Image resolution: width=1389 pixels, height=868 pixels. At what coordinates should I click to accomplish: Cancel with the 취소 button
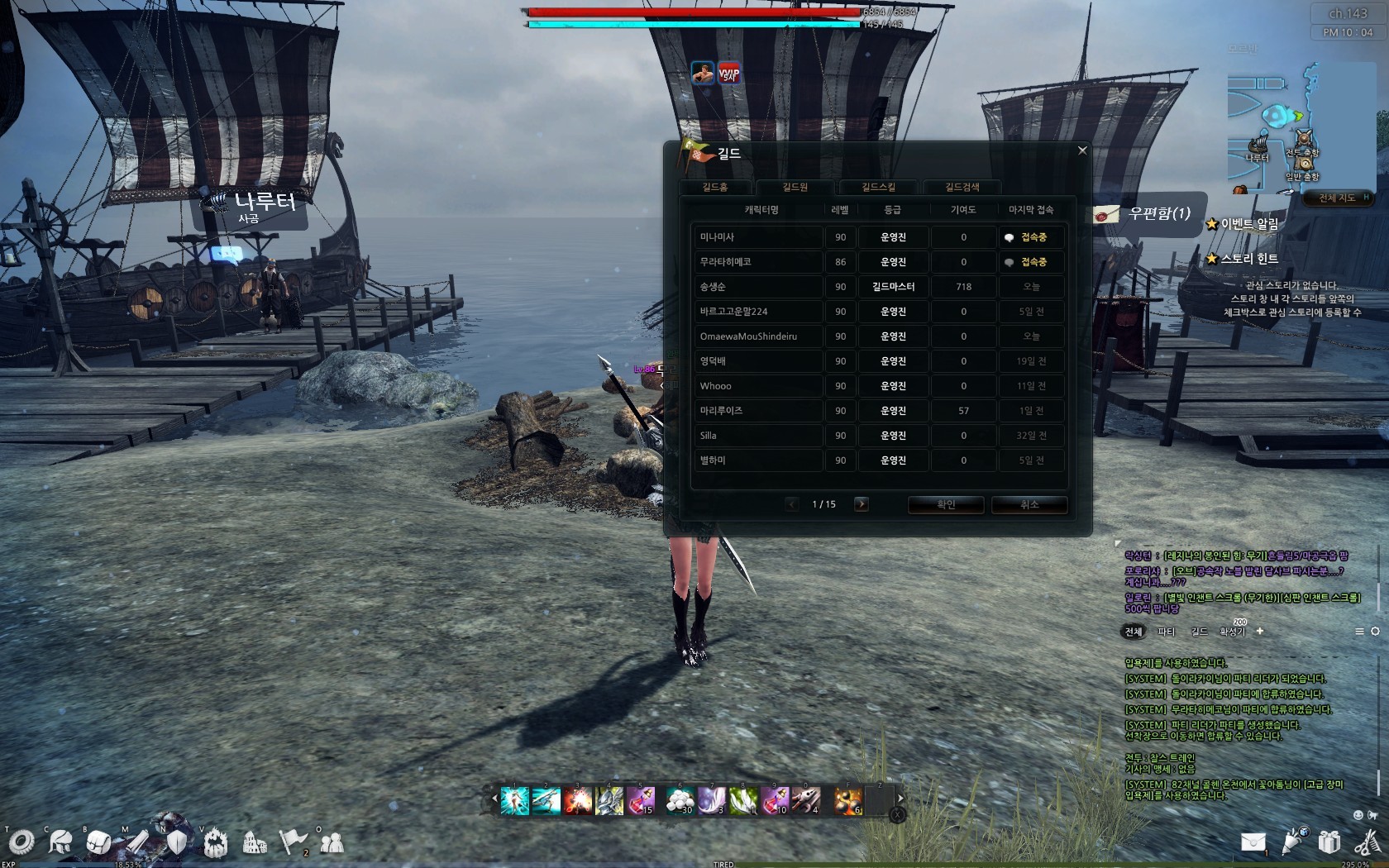[x=1029, y=504]
